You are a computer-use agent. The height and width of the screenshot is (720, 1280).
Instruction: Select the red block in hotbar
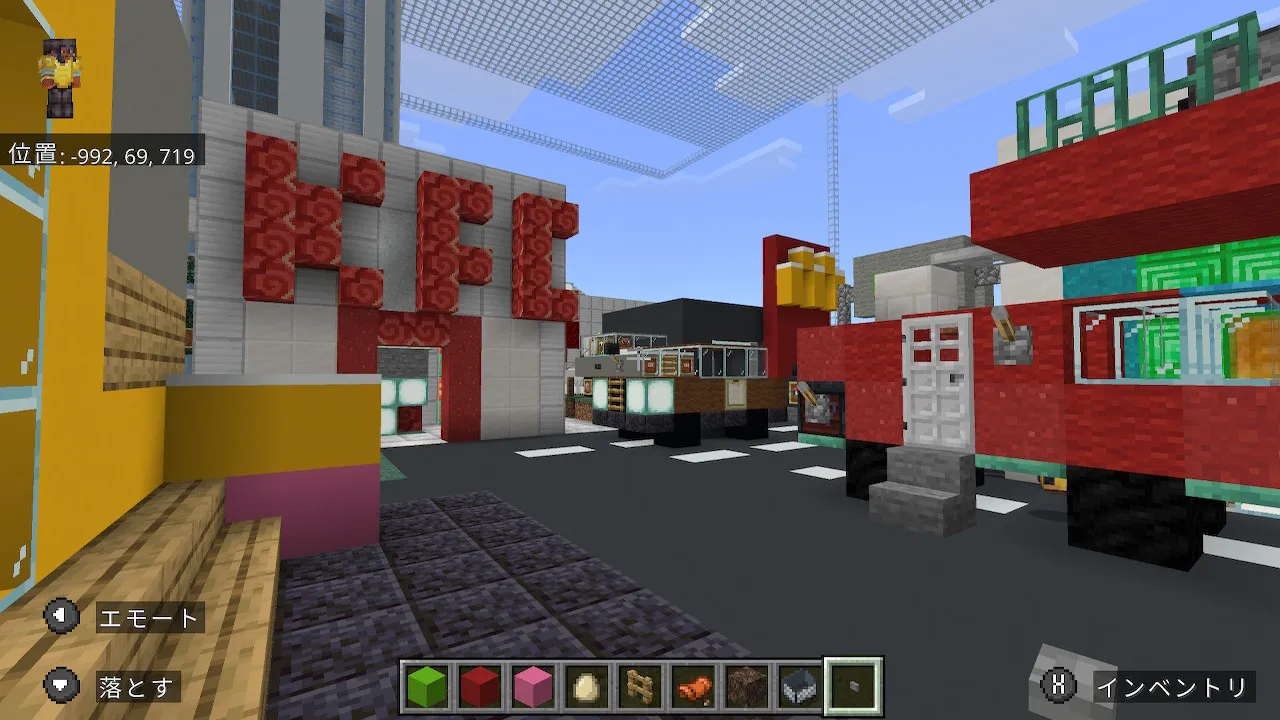(x=480, y=686)
